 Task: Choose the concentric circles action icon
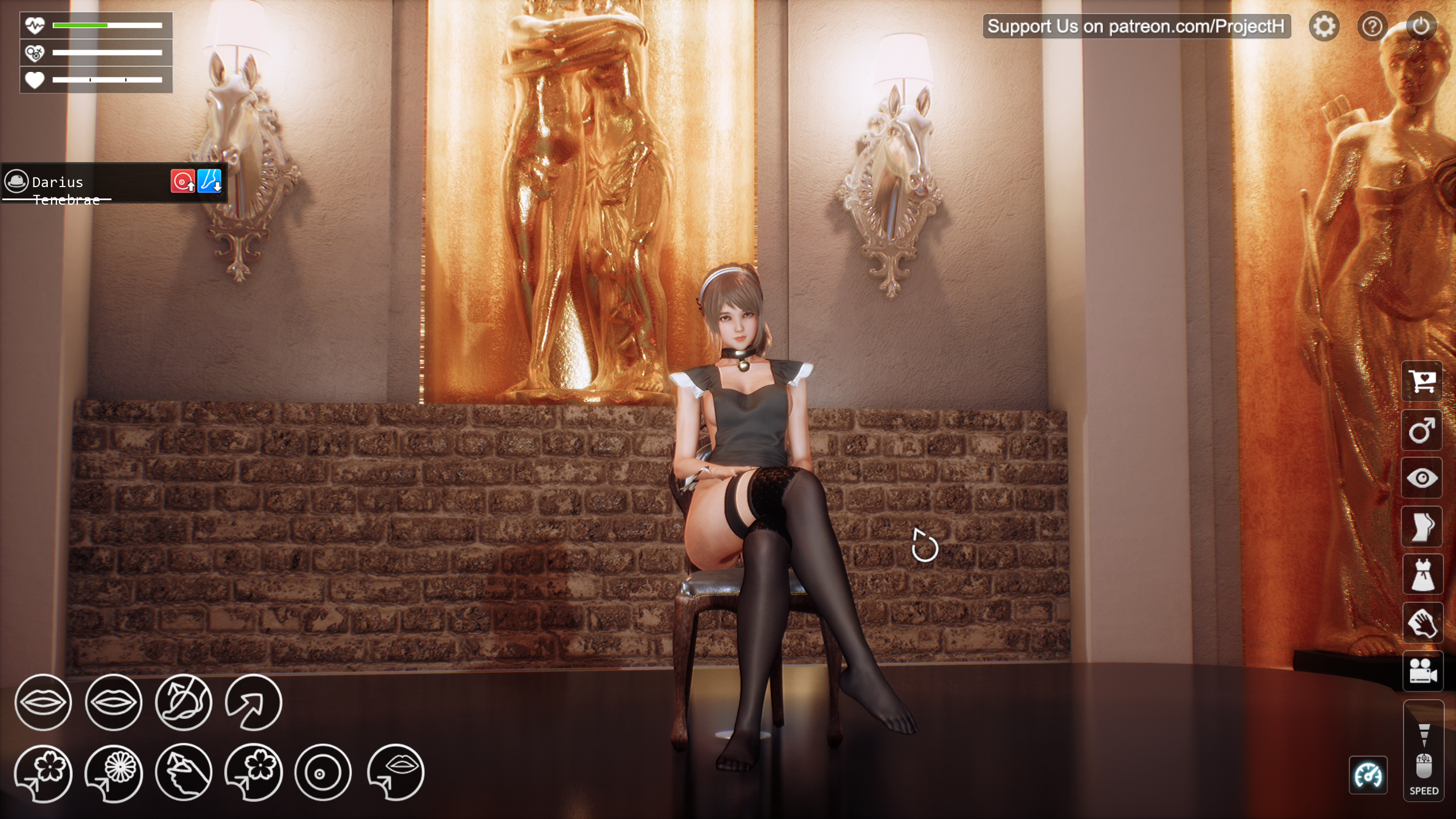coord(323,773)
